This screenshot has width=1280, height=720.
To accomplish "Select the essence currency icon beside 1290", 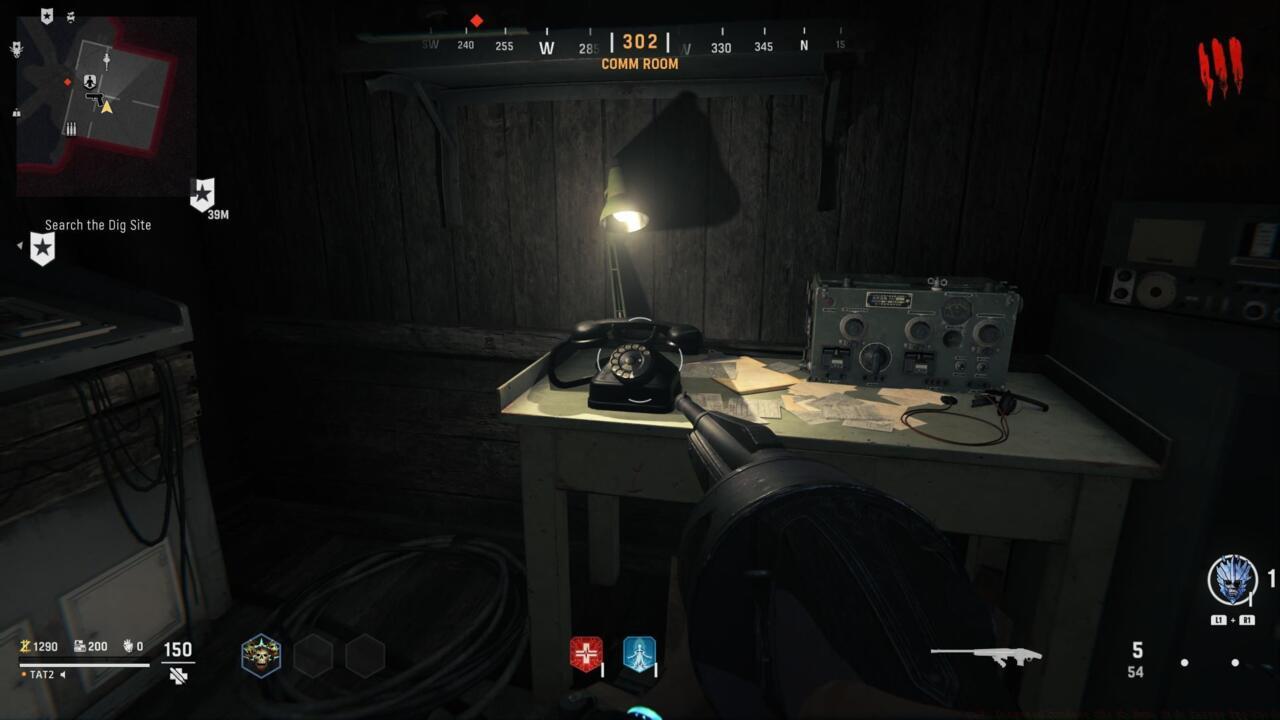I will pyautogui.click(x=25, y=647).
